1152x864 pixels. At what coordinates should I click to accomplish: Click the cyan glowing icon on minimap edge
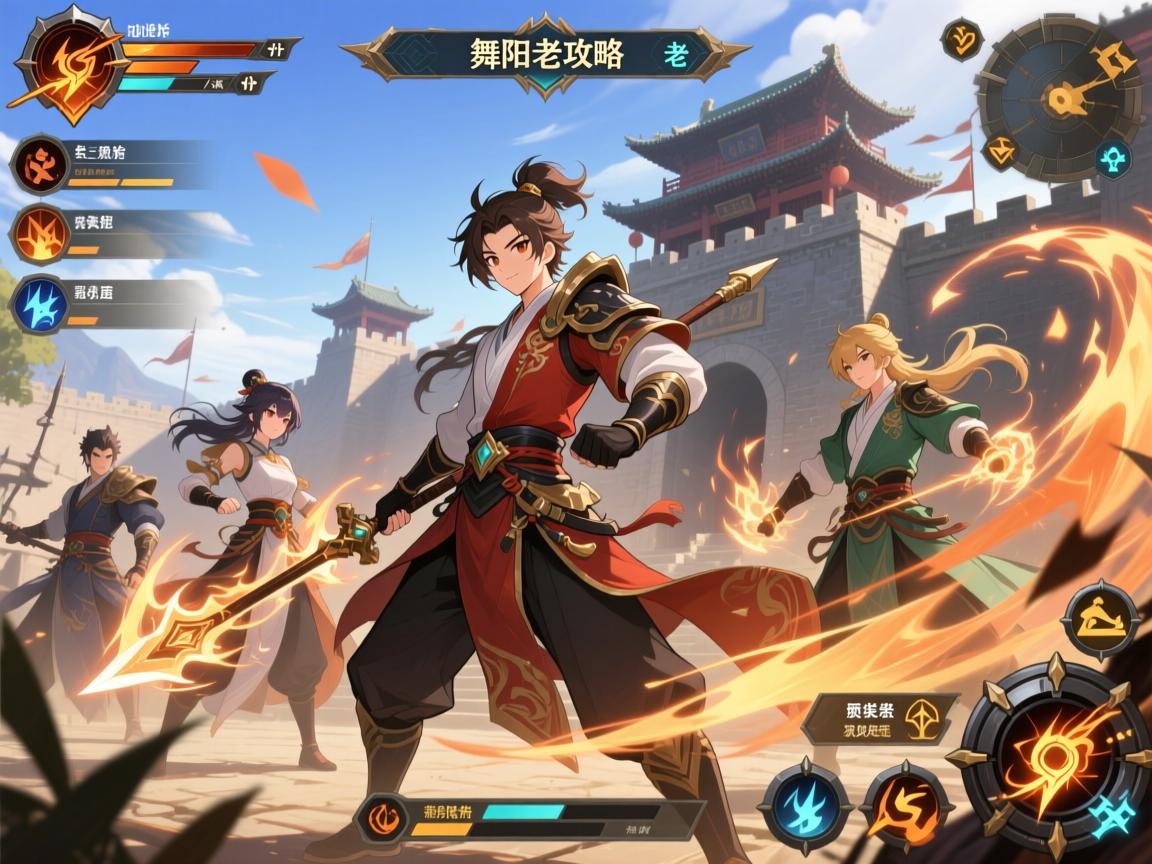coord(1112,159)
